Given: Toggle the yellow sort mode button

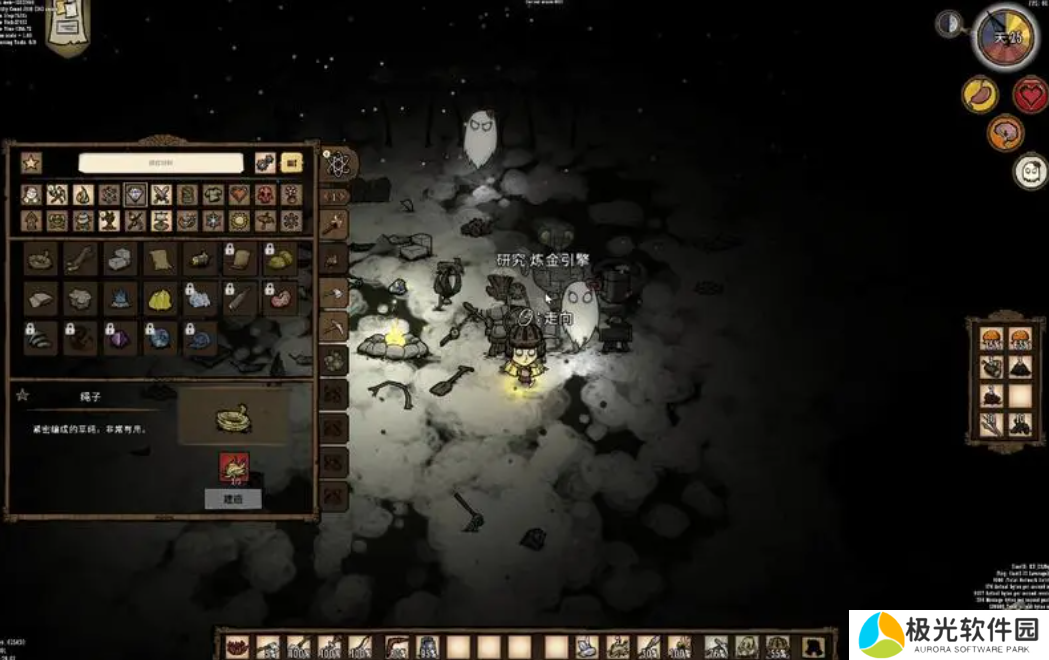Looking at the screenshot, I should (292, 163).
